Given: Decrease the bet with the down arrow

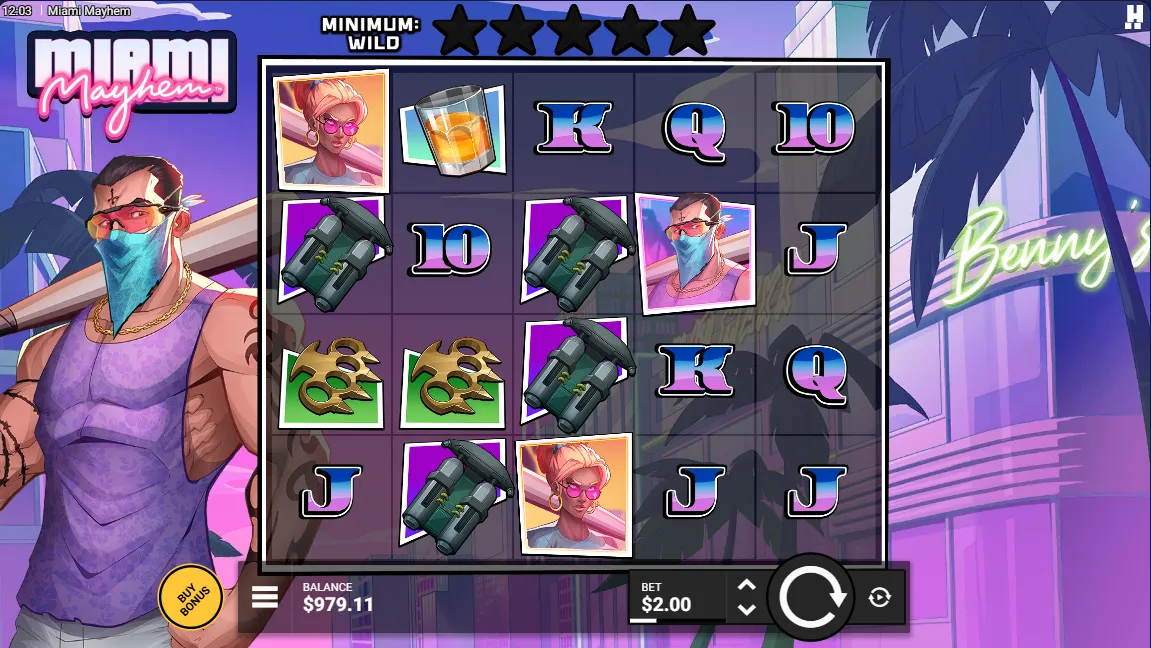Looking at the screenshot, I should click(x=746, y=609).
